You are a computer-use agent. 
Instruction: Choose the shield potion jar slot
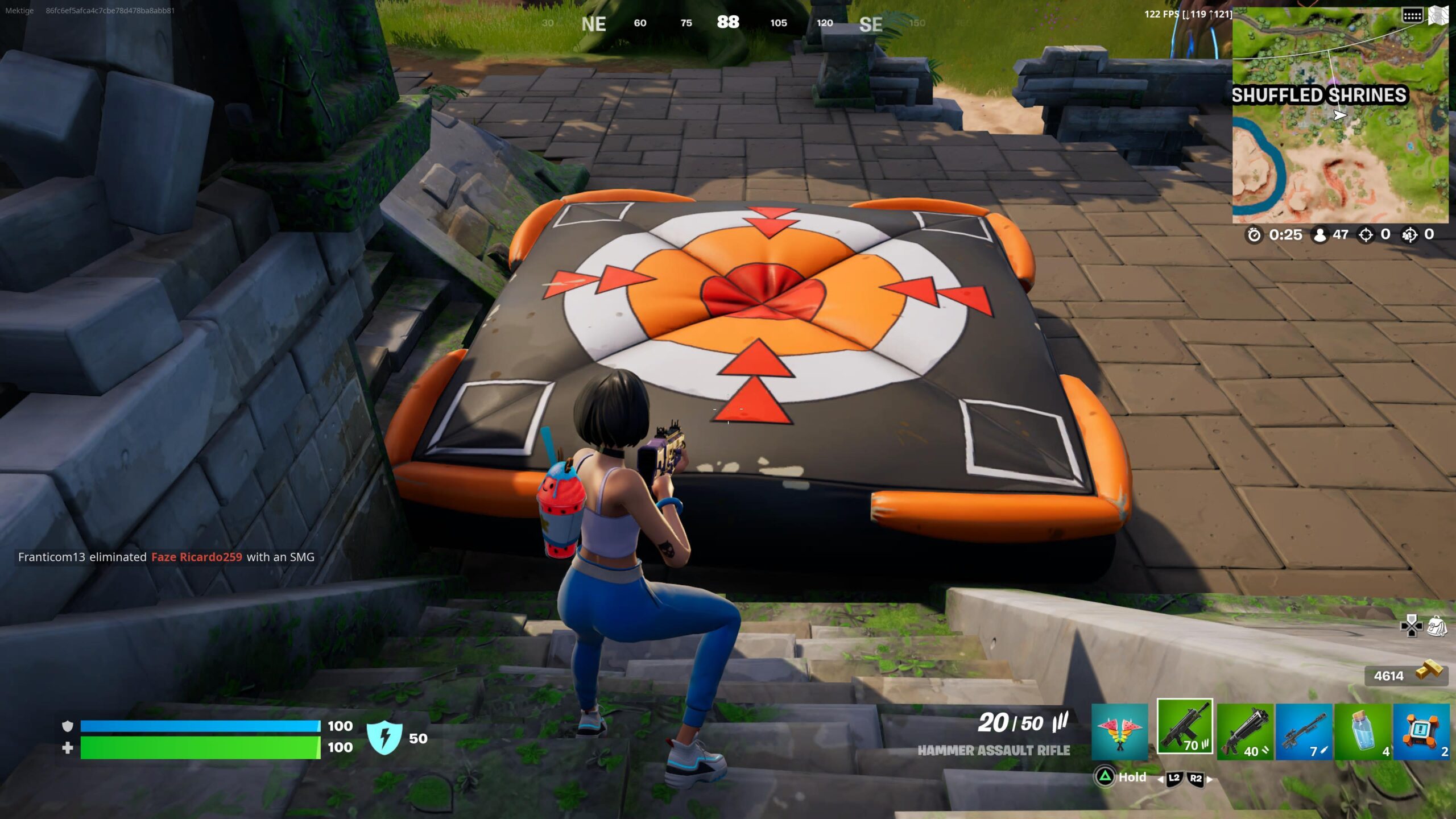[1363, 731]
